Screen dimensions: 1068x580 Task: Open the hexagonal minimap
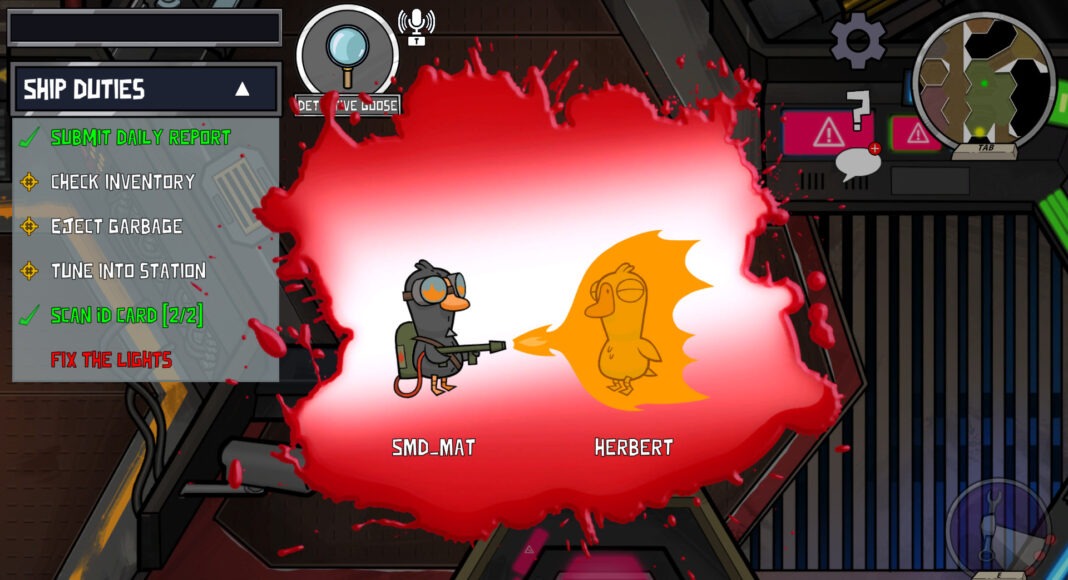pos(983,80)
